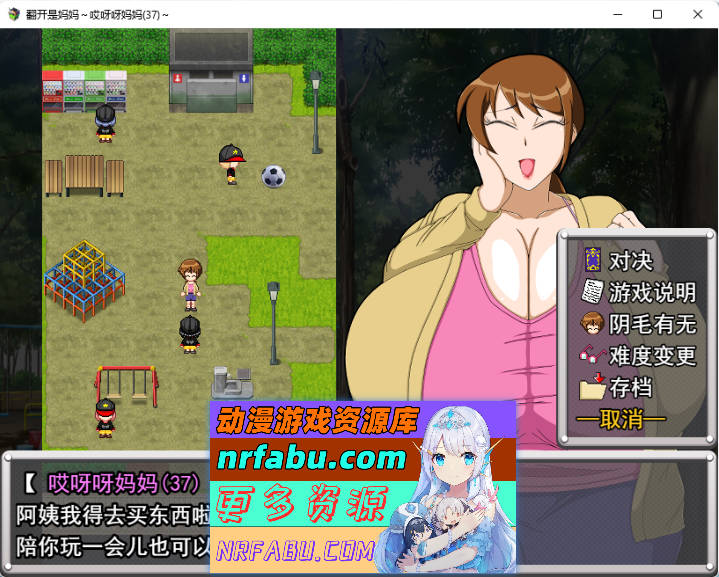Close the game window
This screenshot has width=719, height=577.
point(694,14)
